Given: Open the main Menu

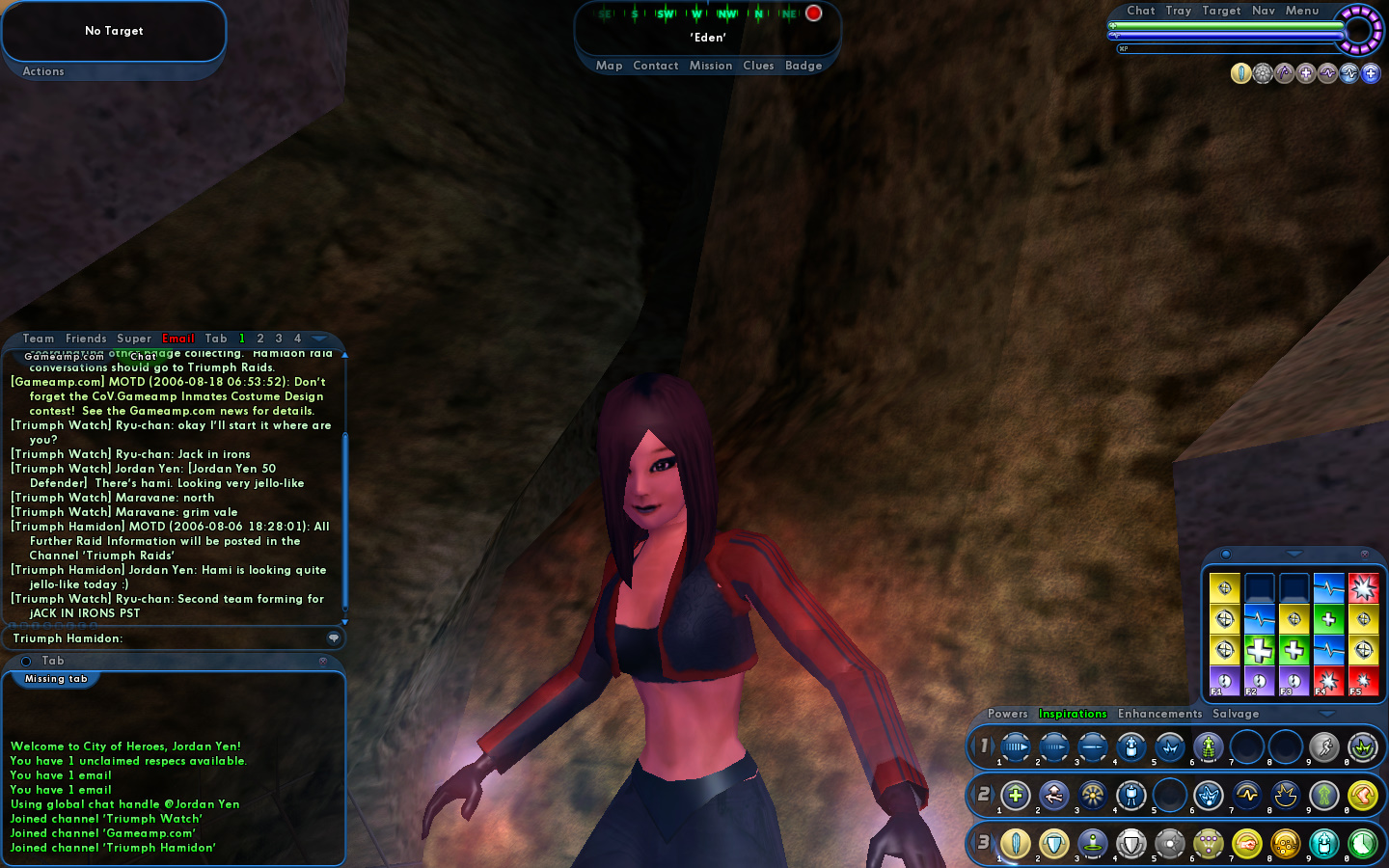Looking at the screenshot, I should point(1302,11).
